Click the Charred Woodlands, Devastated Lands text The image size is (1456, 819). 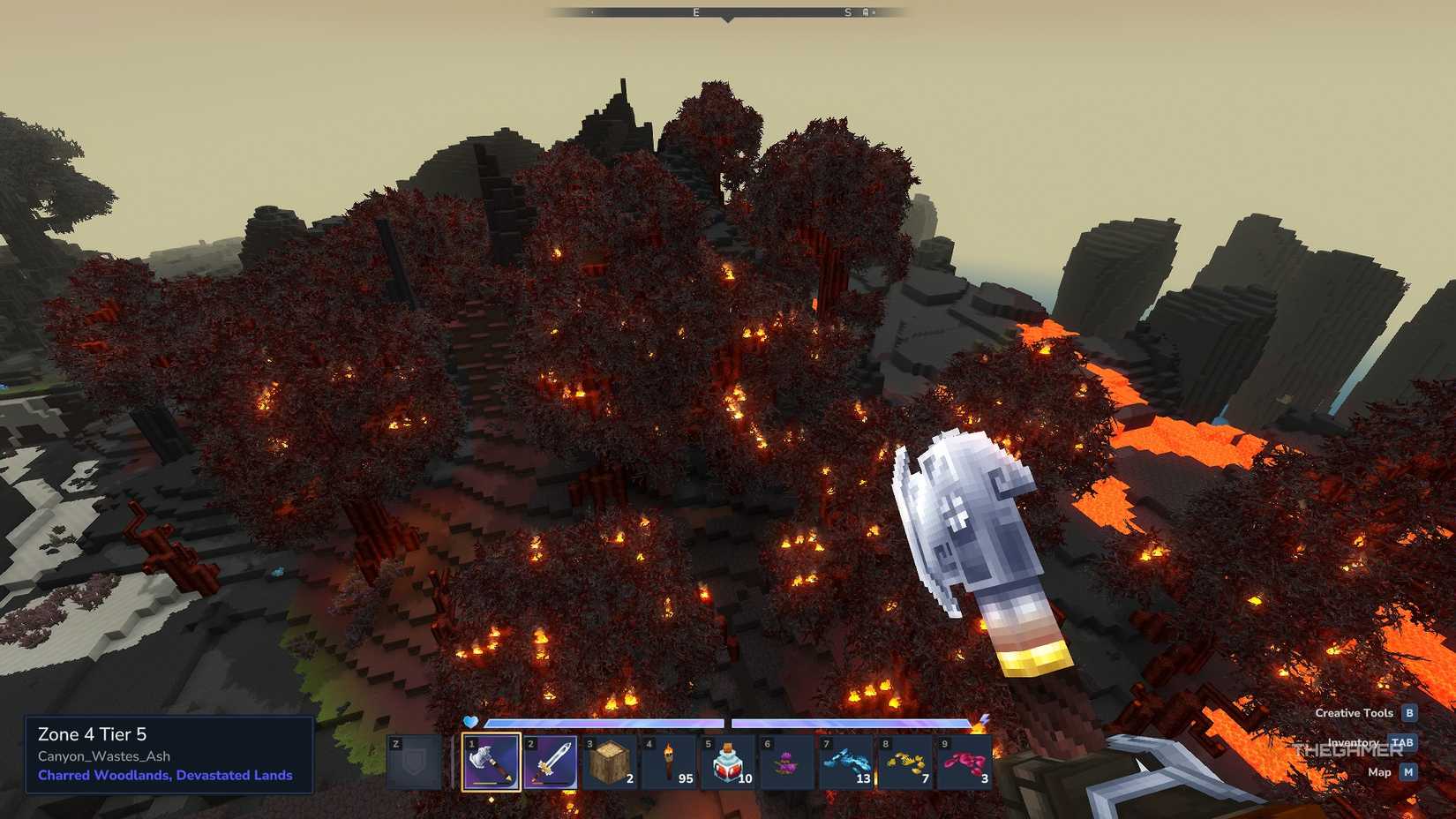pos(164,776)
